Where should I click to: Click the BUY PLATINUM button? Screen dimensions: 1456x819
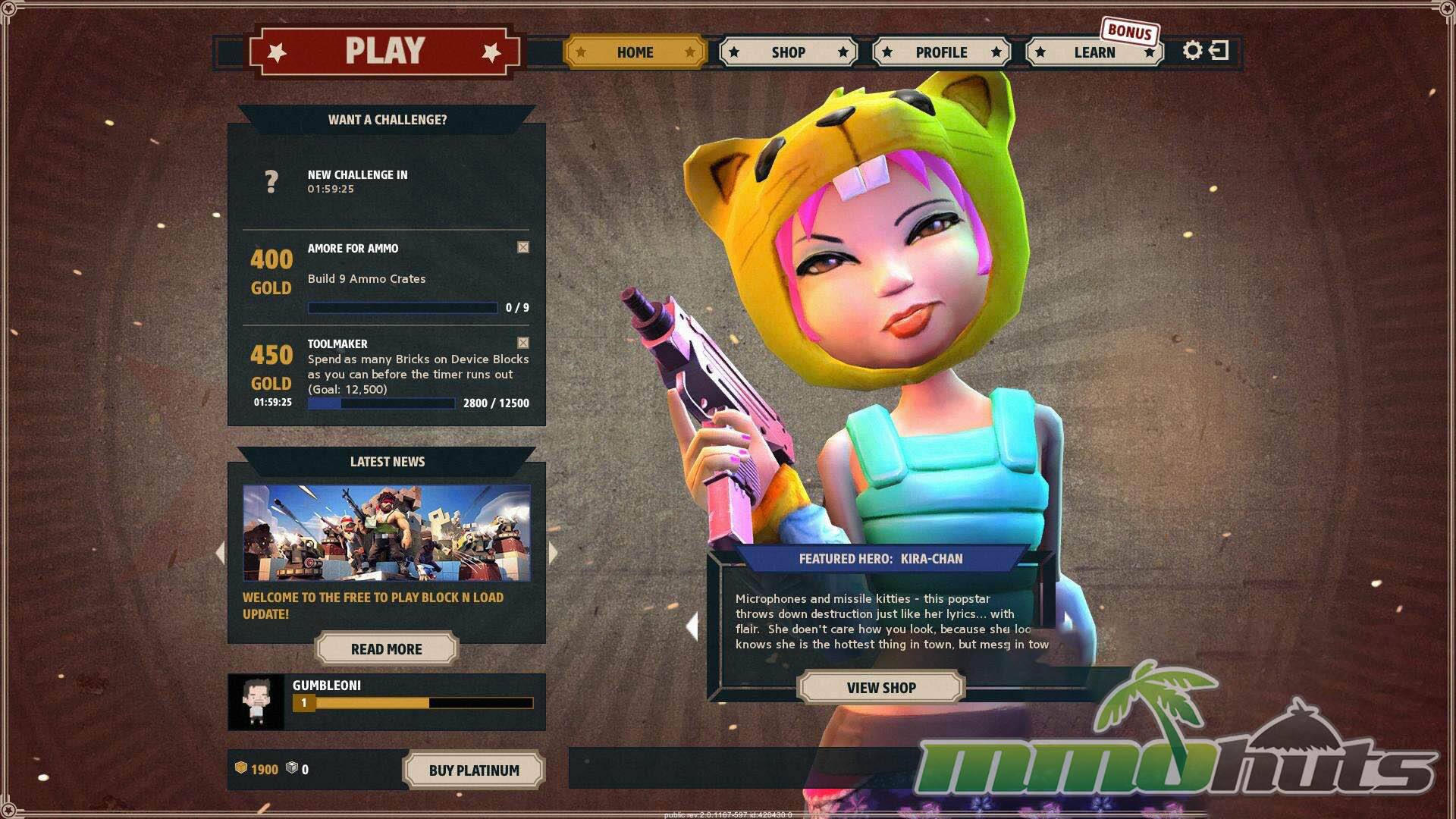click(x=474, y=770)
